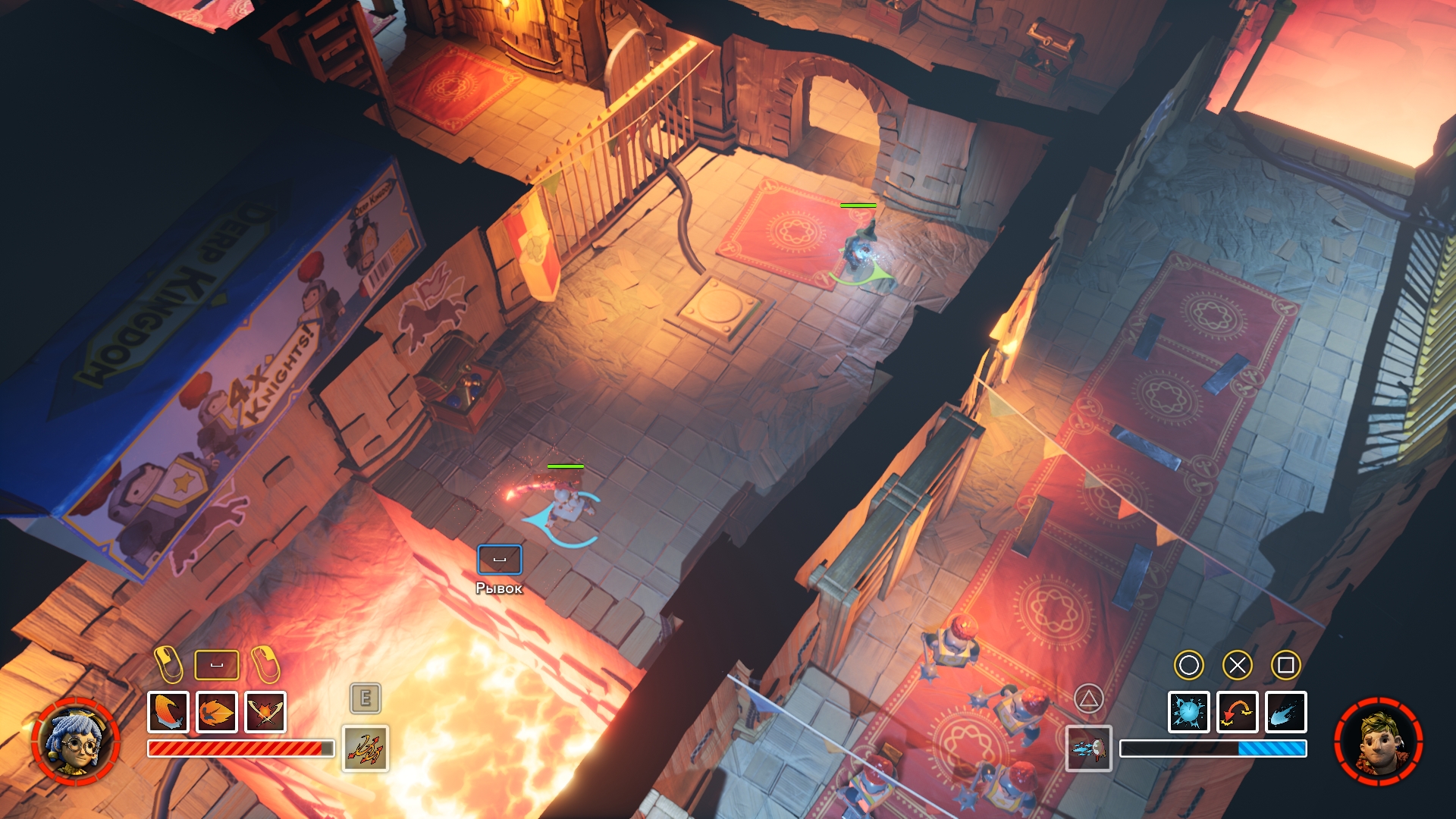Activate the blue ice burst ability icon
This screenshot has width=1456, height=819.
click(1188, 712)
